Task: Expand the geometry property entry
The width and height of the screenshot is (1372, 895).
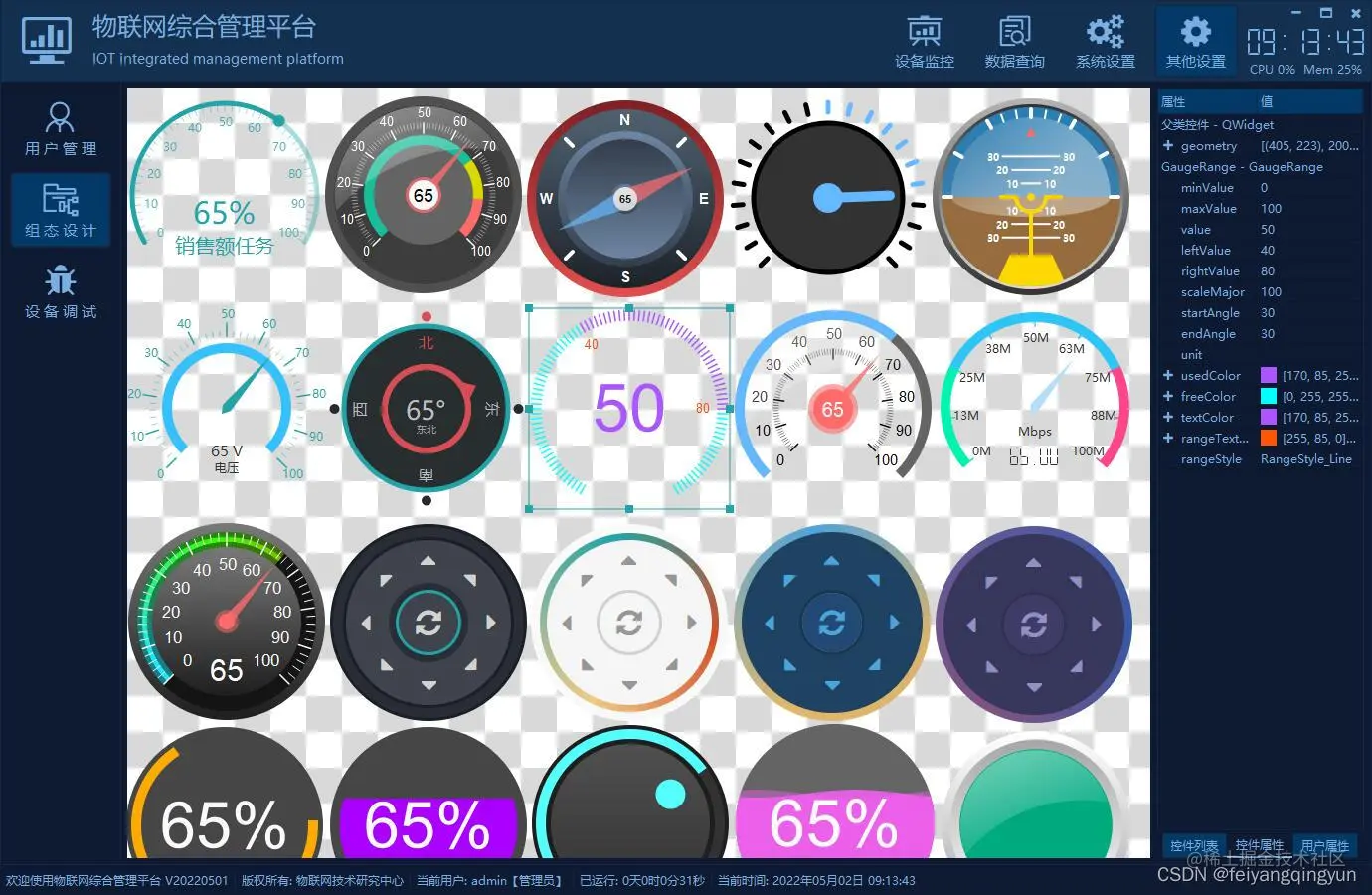Action: pyautogui.click(x=1169, y=145)
